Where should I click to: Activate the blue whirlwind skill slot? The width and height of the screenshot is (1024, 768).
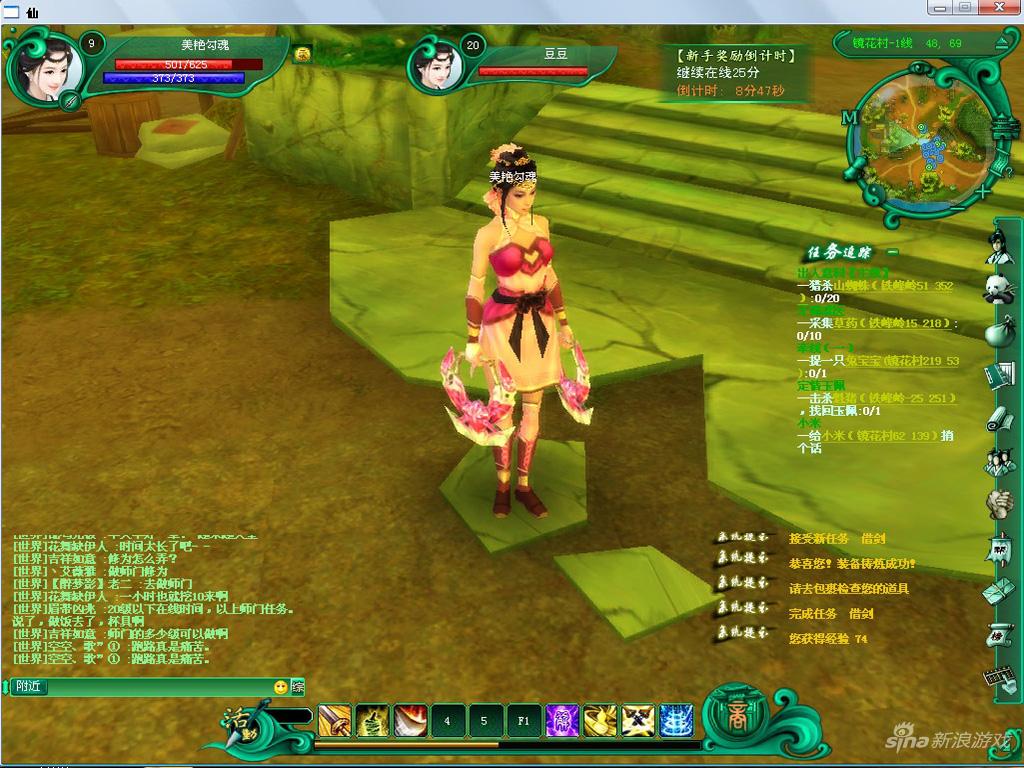pos(676,720)
